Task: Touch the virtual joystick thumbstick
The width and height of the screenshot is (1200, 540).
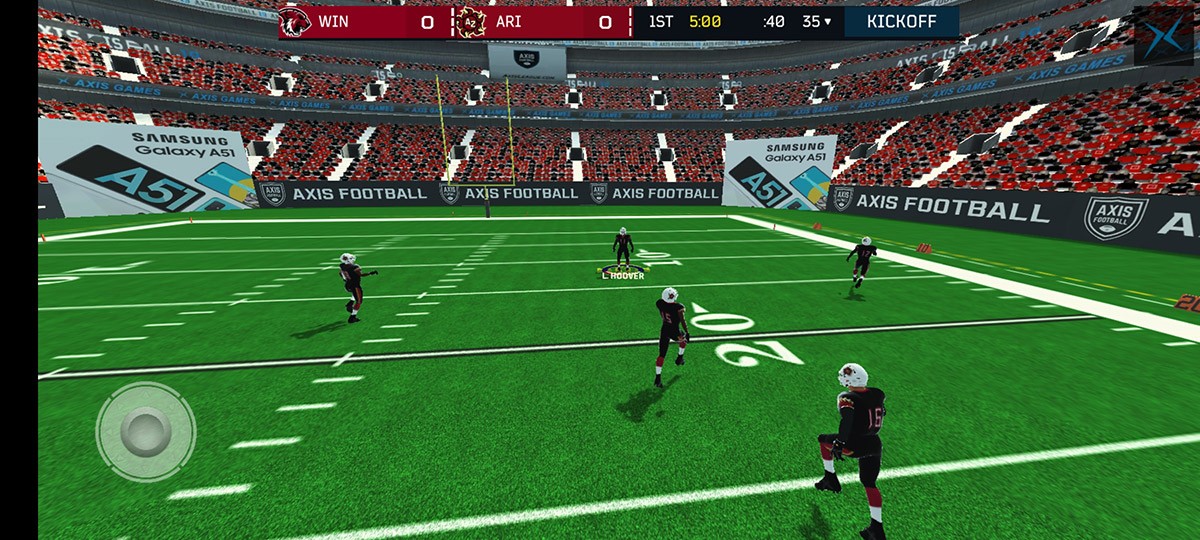Action: [146, 431]
